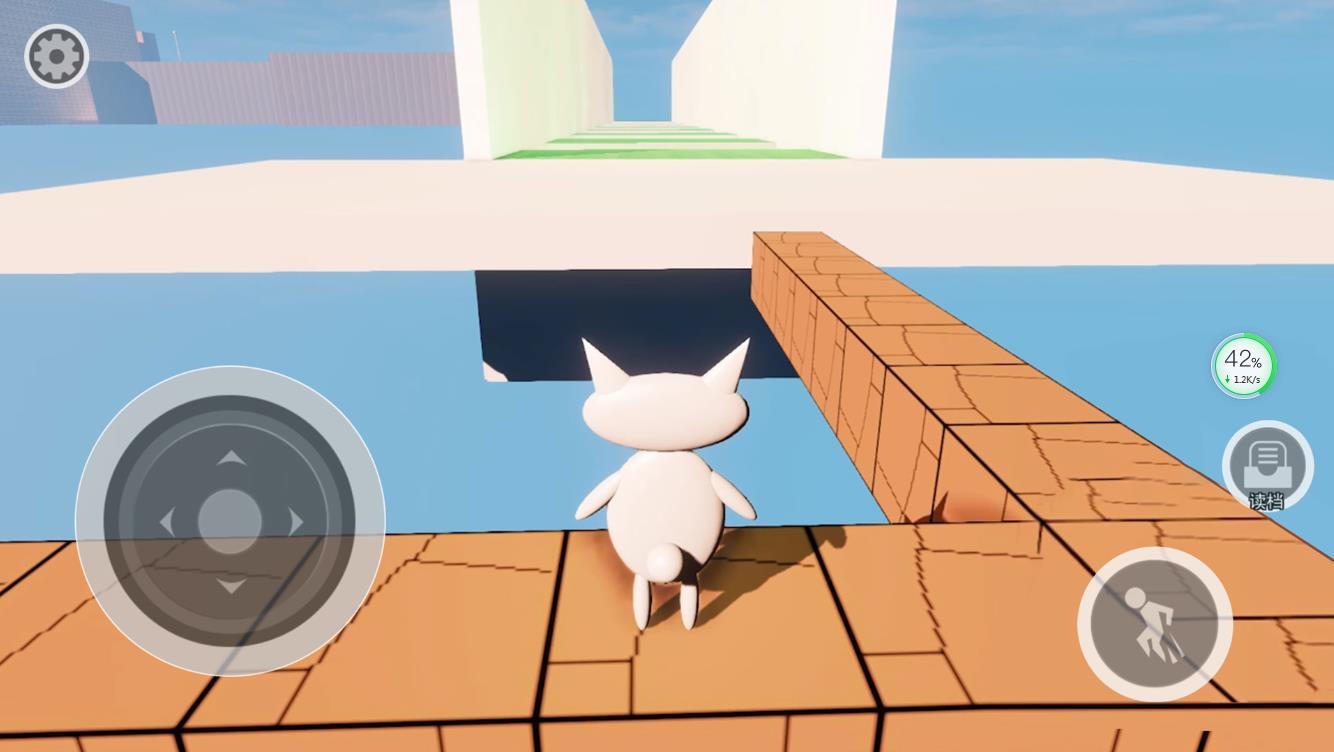Image resolution: width=1334 pixels, height=752 pixels.
Task: Open the settings gear menu
Action: click(56, 55)
